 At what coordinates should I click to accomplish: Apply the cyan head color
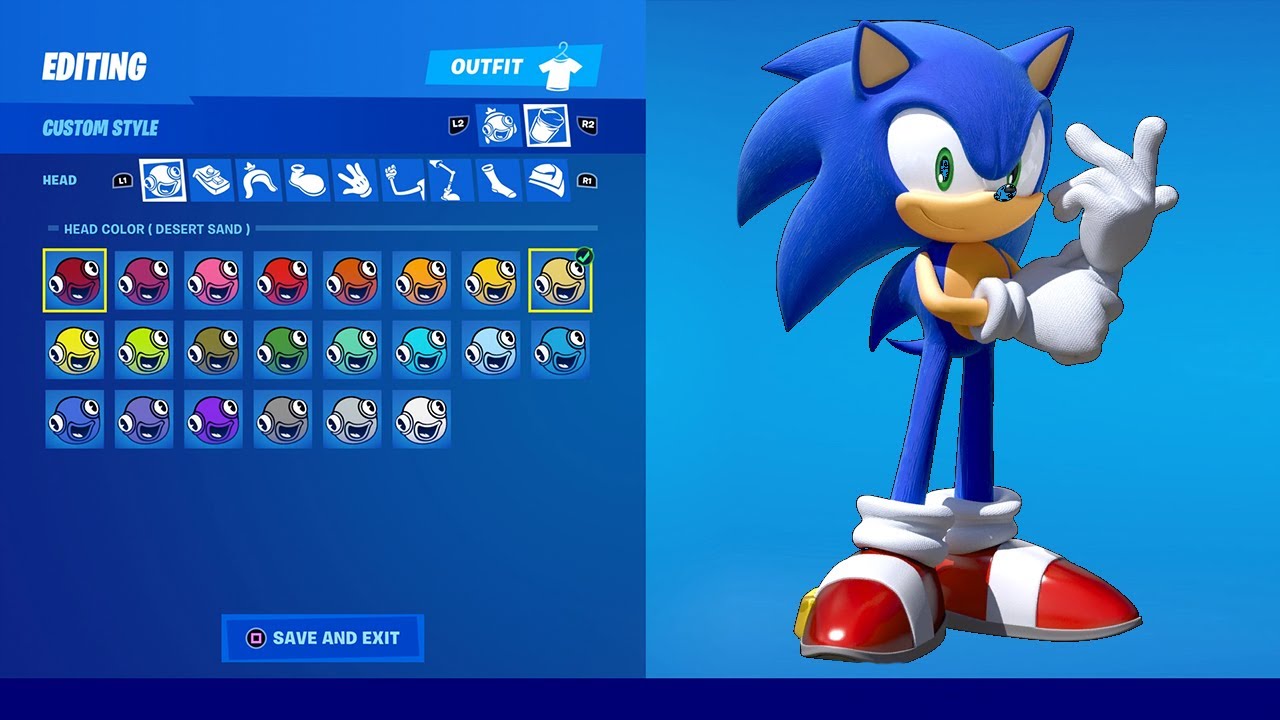[422, 349]
